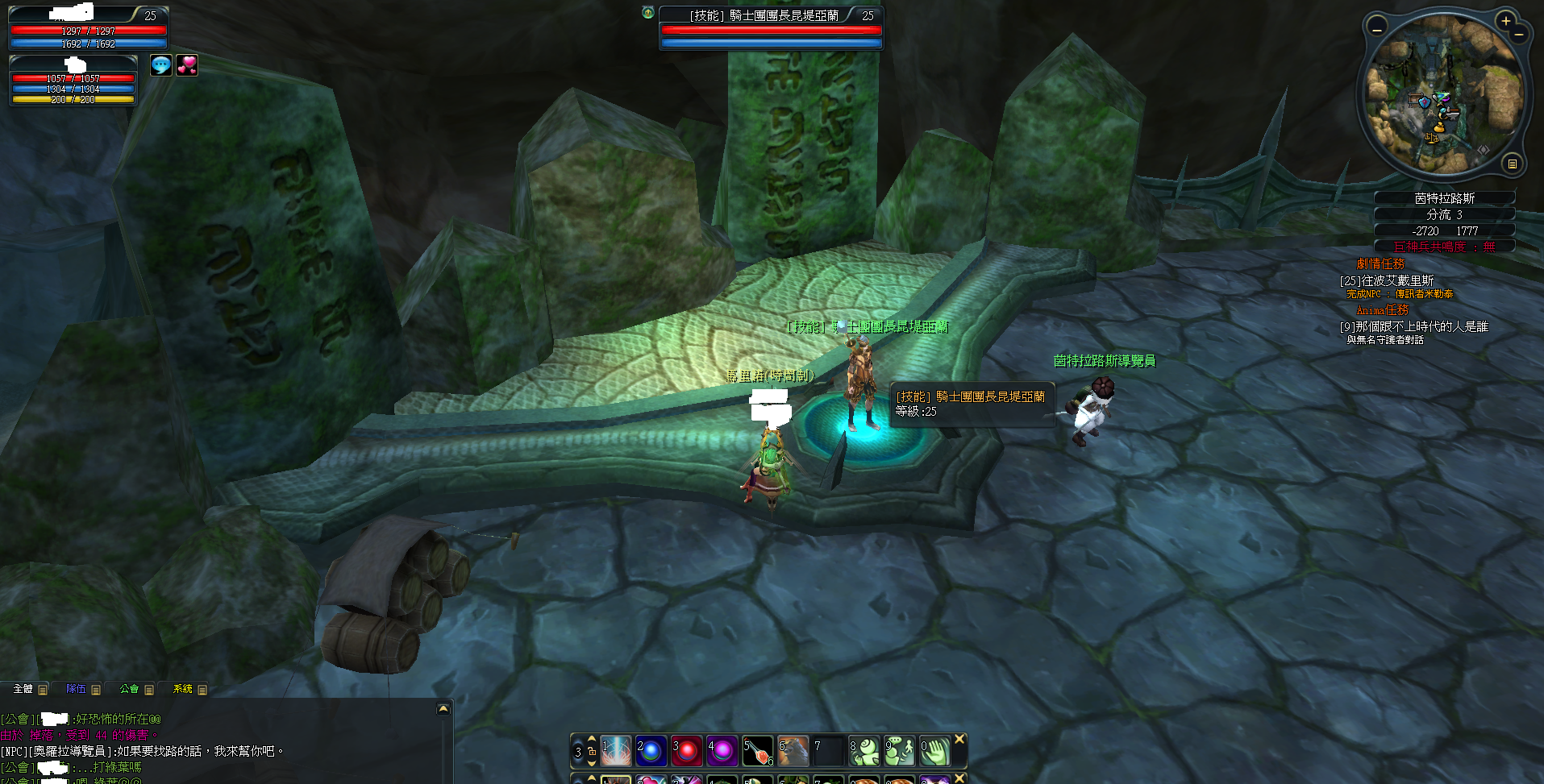Click the minimap's top-left minus button
The image size is (1544, 784).
pos(1377,29)
